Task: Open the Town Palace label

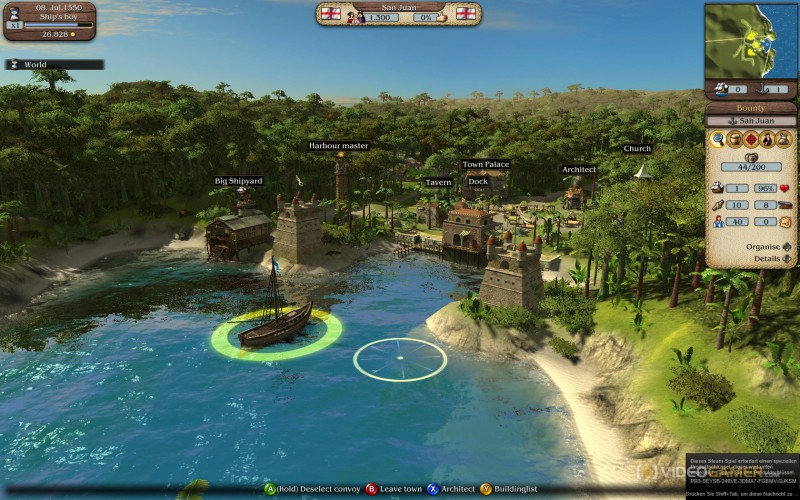Action: tap(486, 164)
